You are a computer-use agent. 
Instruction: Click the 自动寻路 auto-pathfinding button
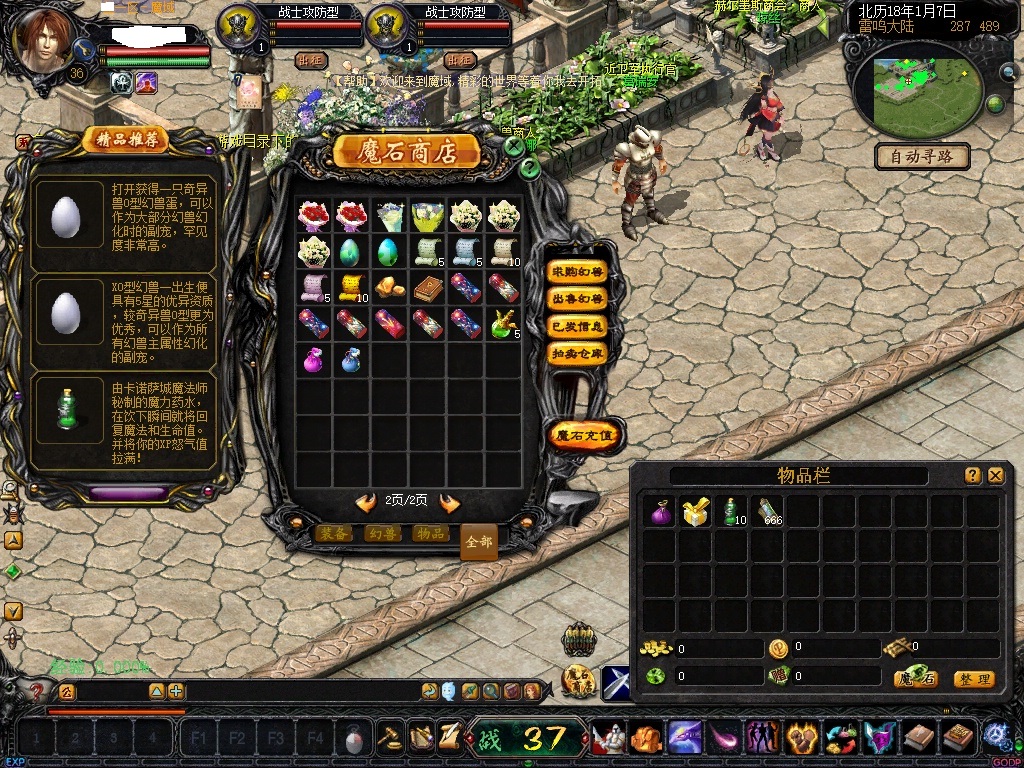pyautogui.click(x=921, y=156)
